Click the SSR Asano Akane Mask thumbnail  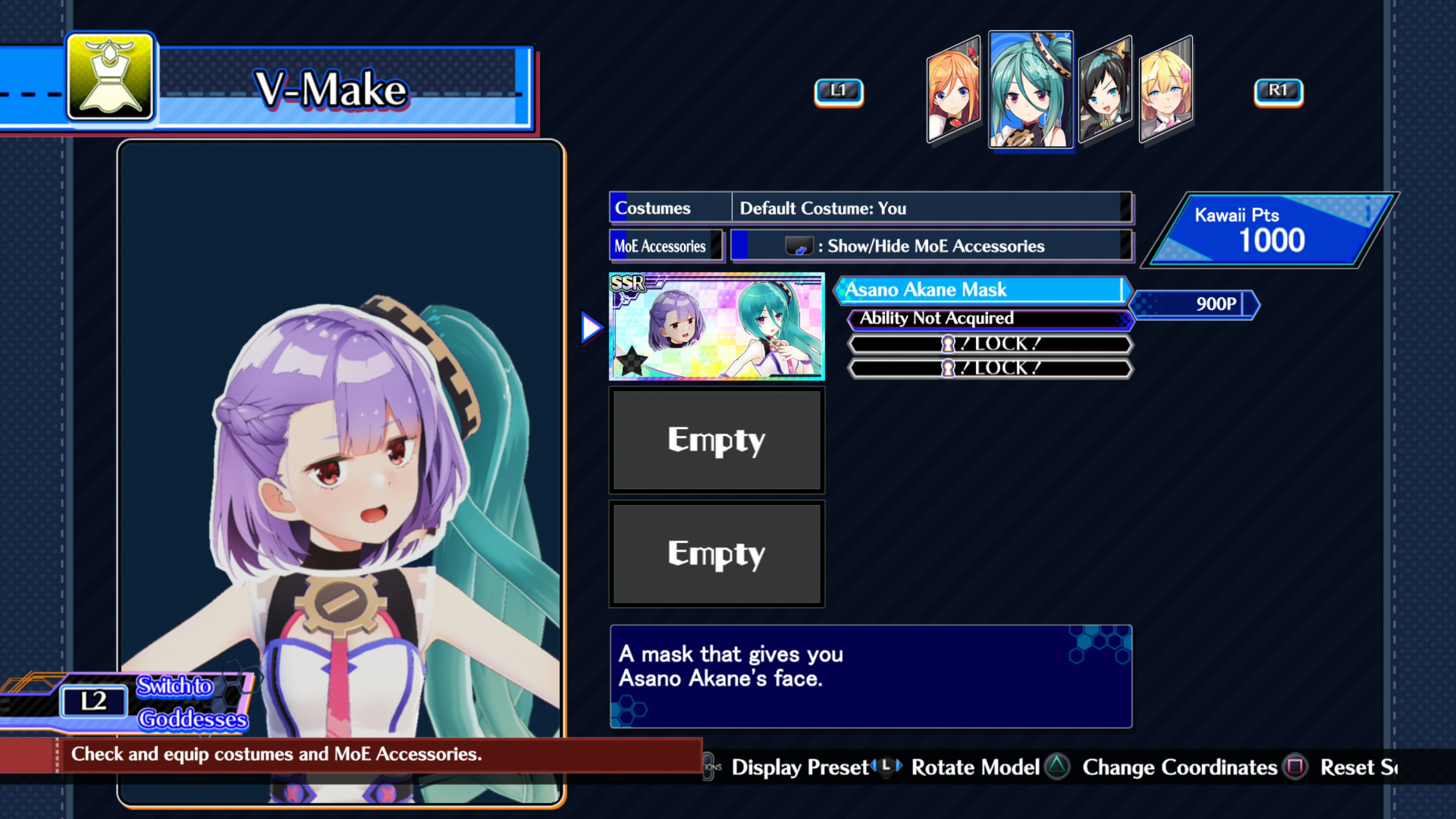pyautogui.click(x=717, y=327)
